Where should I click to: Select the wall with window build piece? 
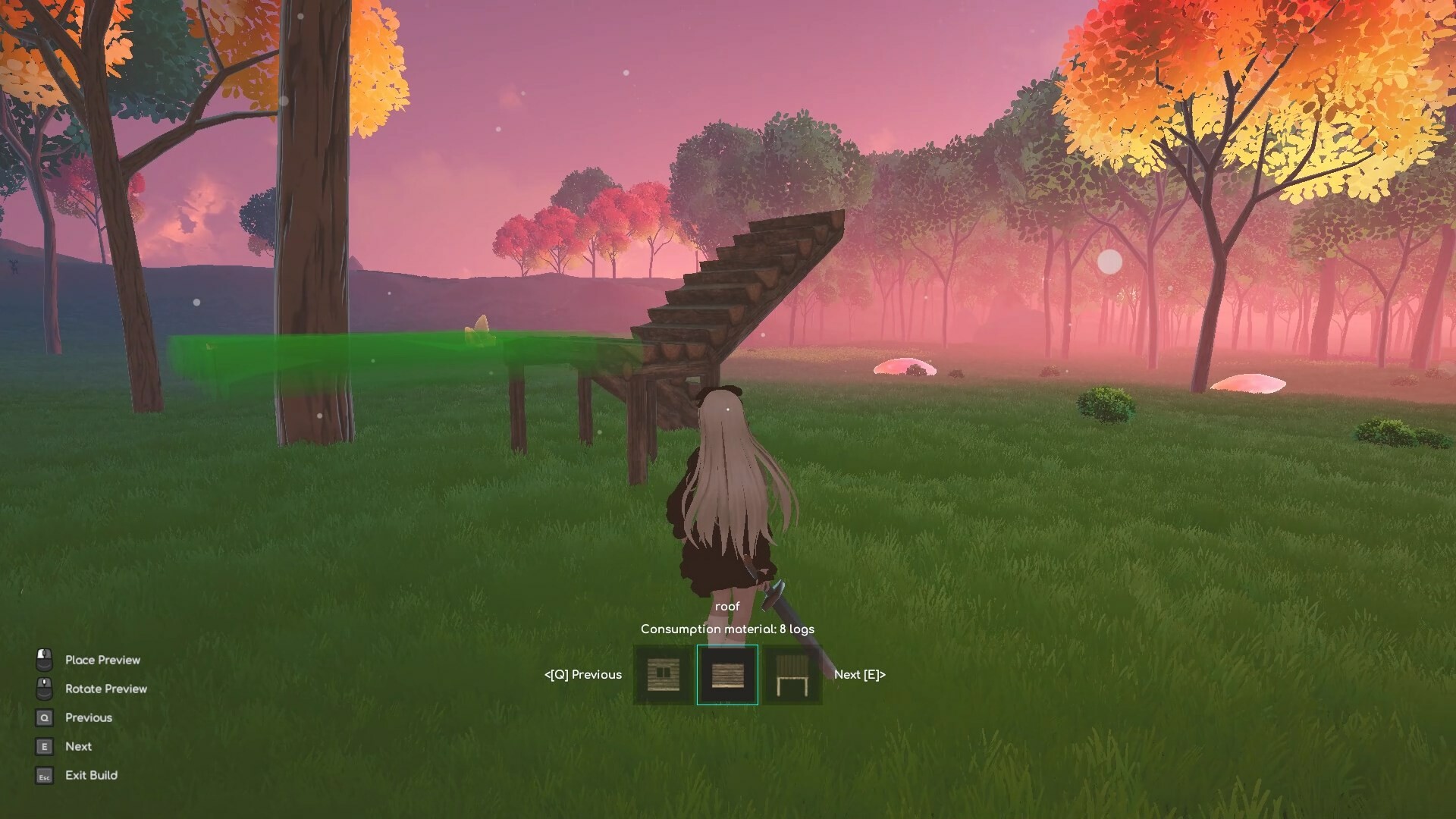(661, 674)
